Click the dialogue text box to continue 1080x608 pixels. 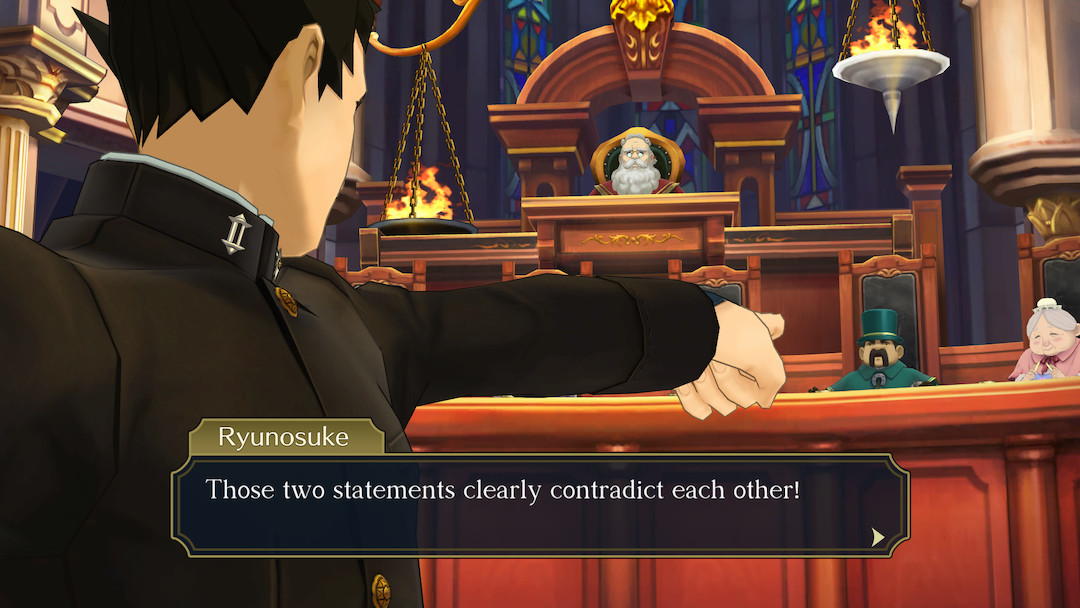[x=540, y=505]
